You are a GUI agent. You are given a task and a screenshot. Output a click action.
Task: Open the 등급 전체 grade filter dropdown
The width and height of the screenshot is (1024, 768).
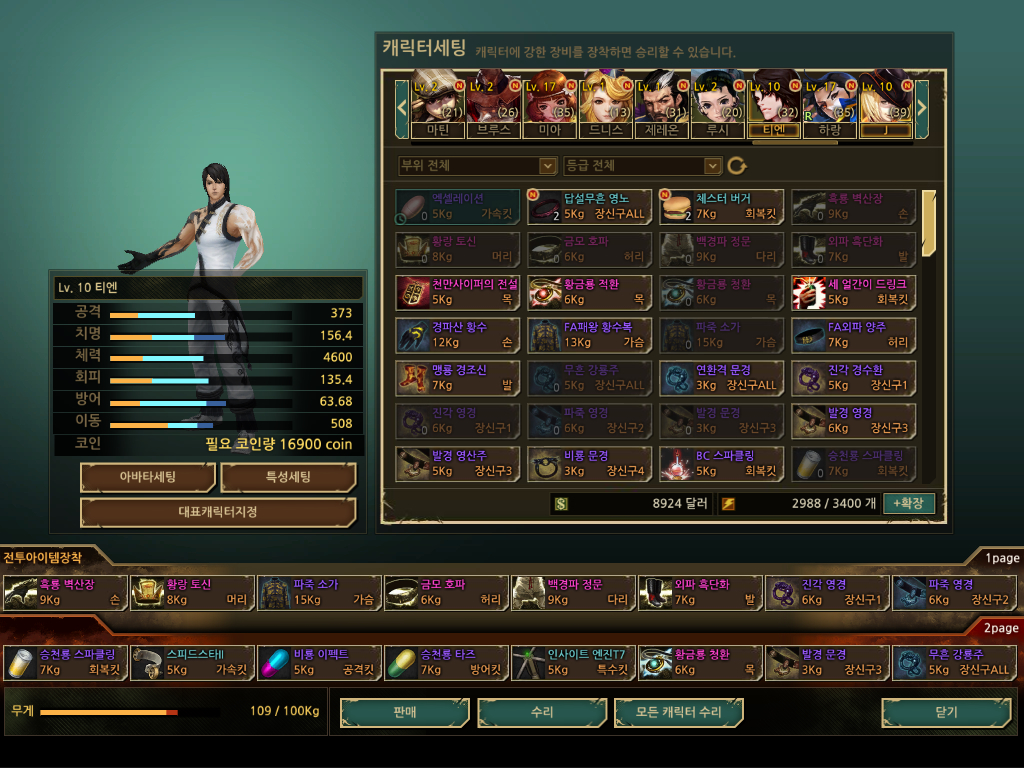642,165
